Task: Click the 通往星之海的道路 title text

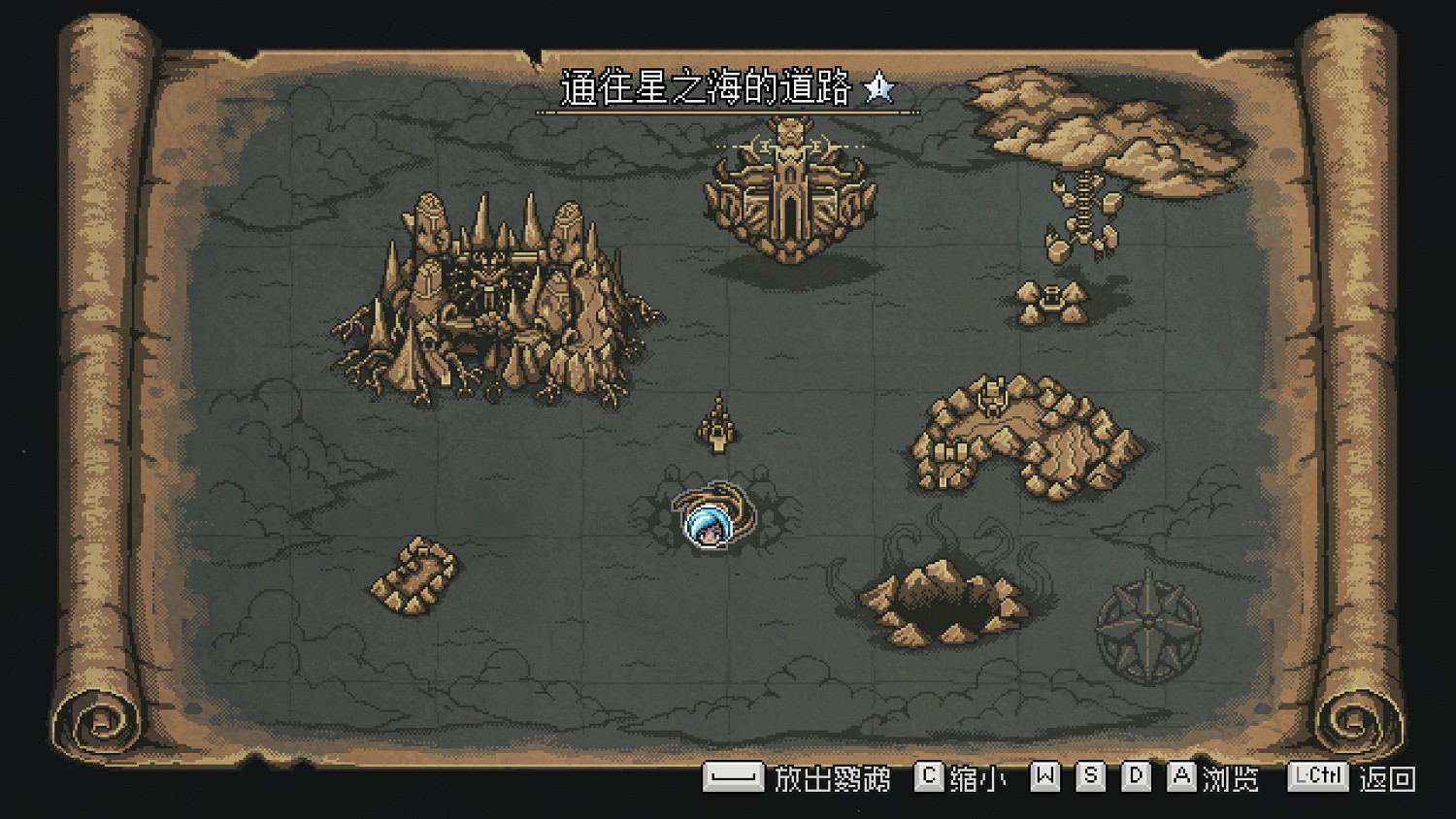Action: tap(709, 89)
